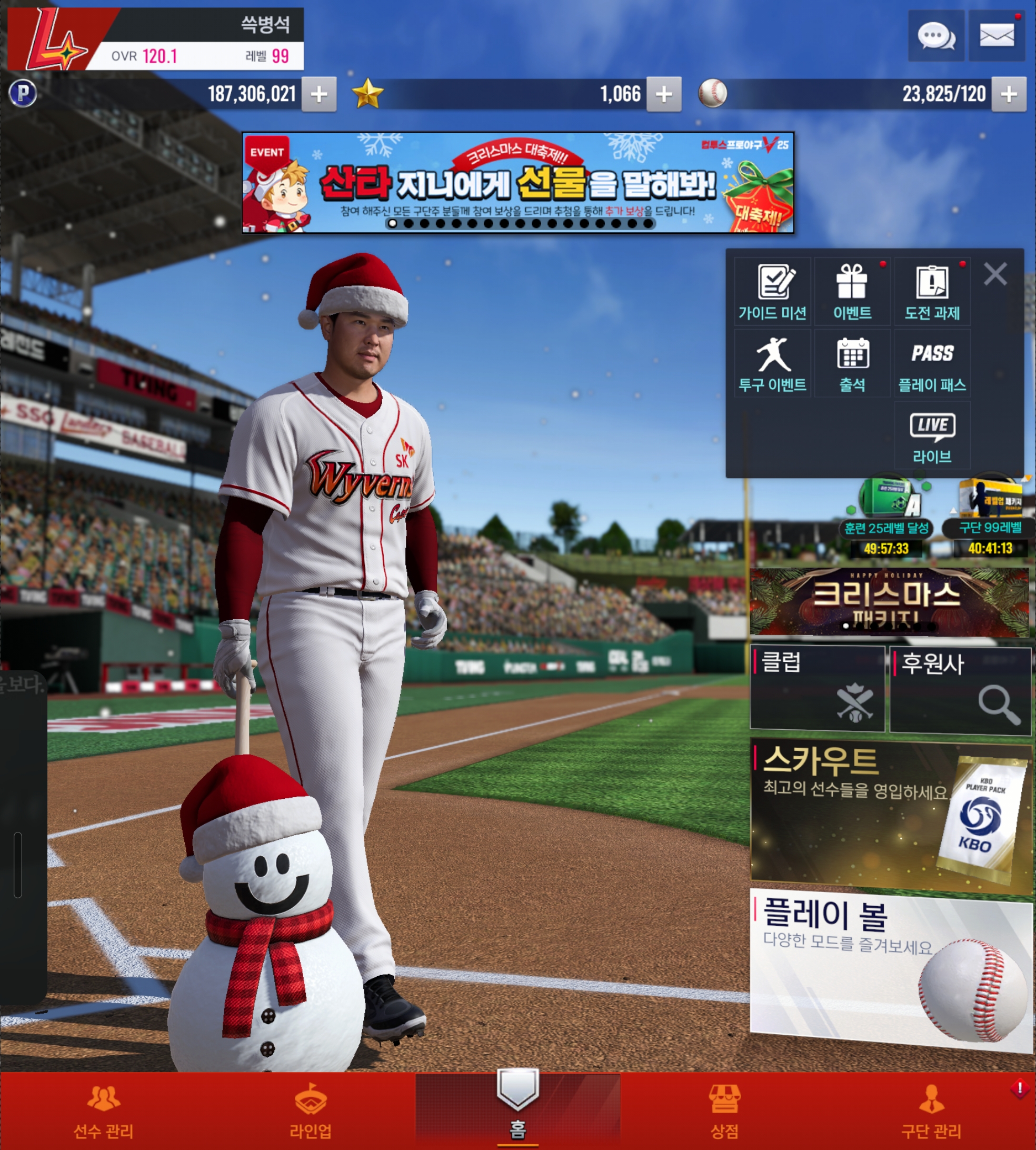Open the 플레이 패스 play pass
1036x1150 pixels.
932,364
